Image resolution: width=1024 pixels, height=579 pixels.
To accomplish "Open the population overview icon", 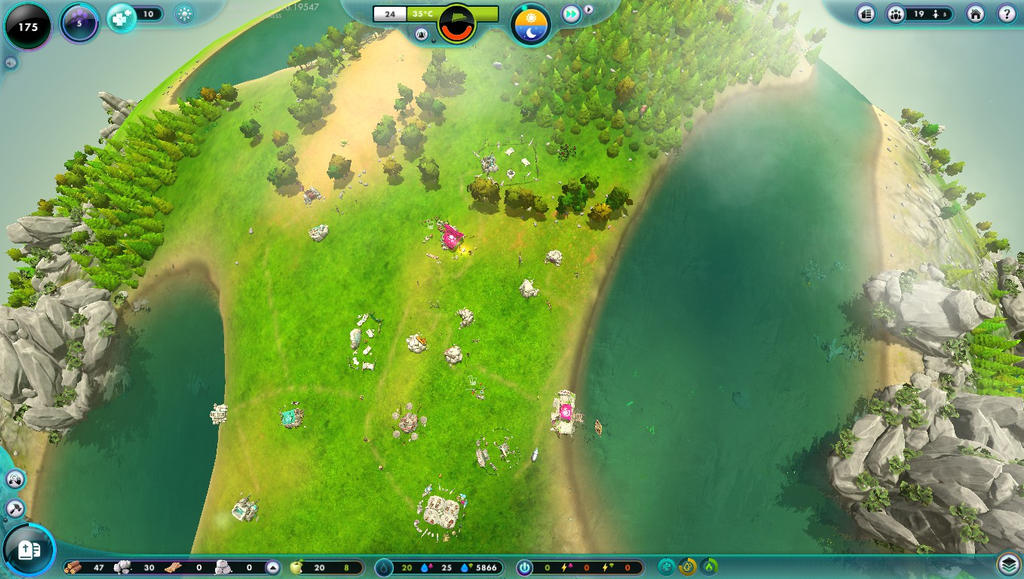I will pyautogui.click(x=896, y=14).
